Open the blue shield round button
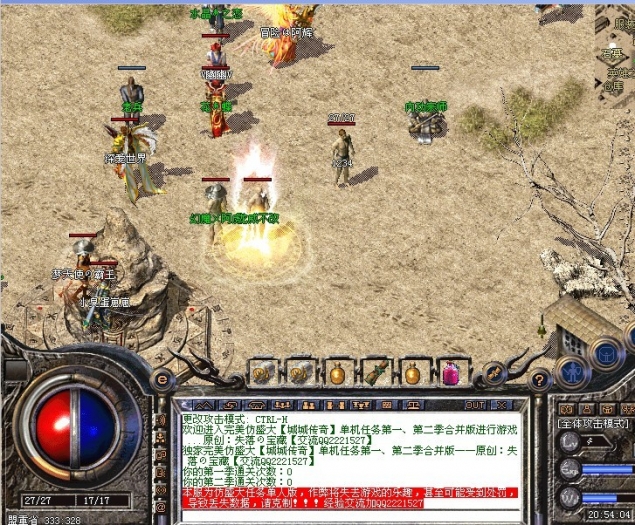This screenshot has height=525, width=635. (607, 352)
